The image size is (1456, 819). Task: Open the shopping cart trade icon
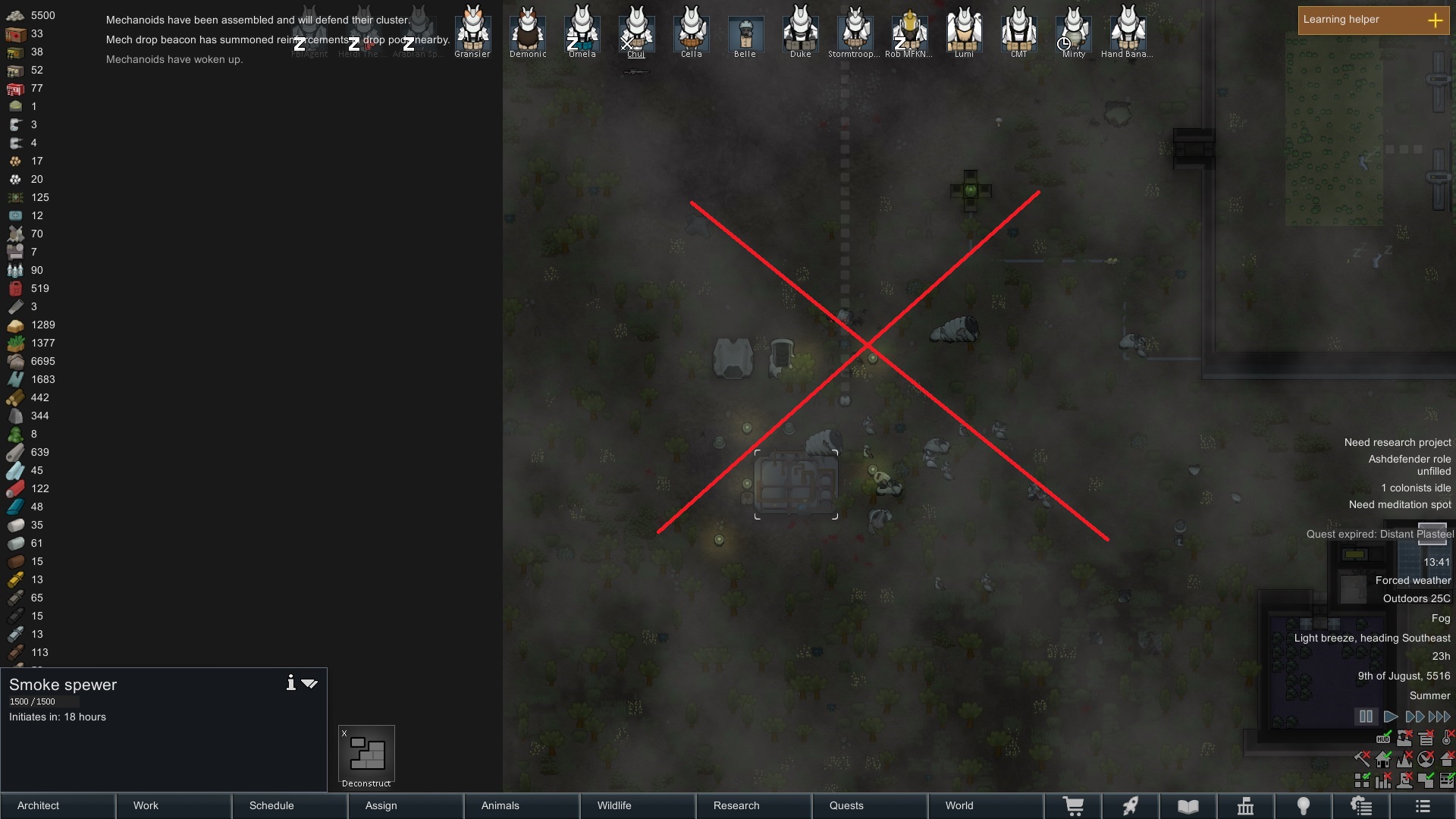point(1073,806)
